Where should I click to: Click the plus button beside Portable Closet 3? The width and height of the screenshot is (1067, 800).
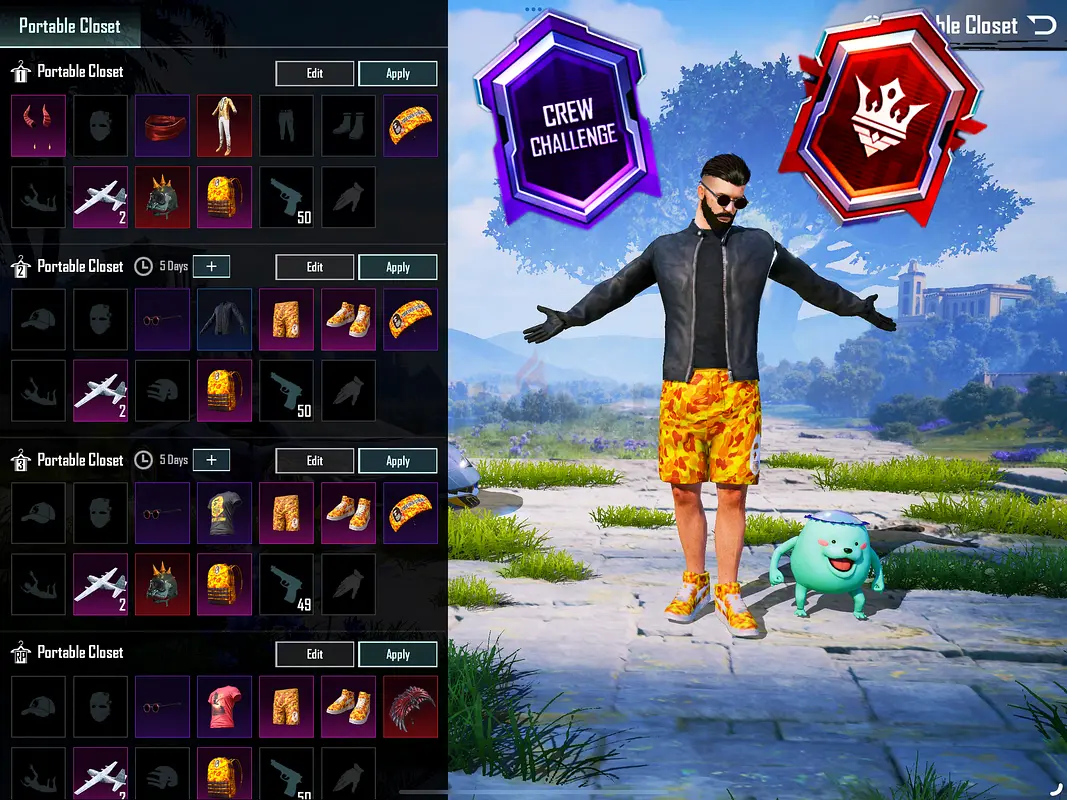click(211, 460)
